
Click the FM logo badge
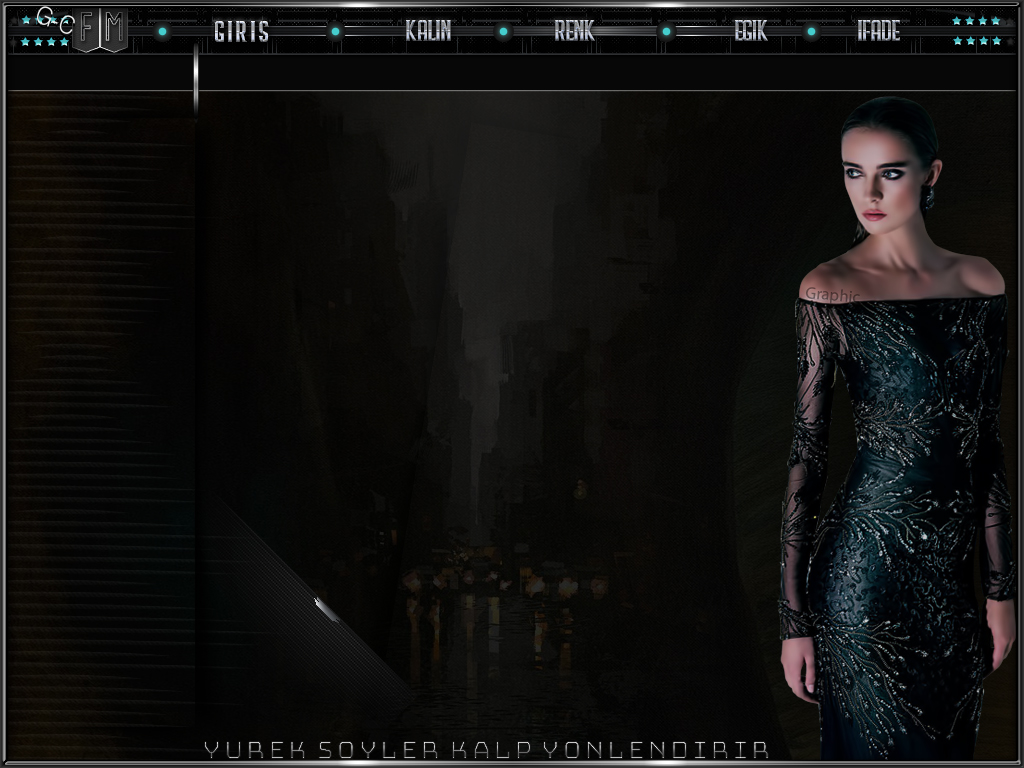tap(101, 32)
